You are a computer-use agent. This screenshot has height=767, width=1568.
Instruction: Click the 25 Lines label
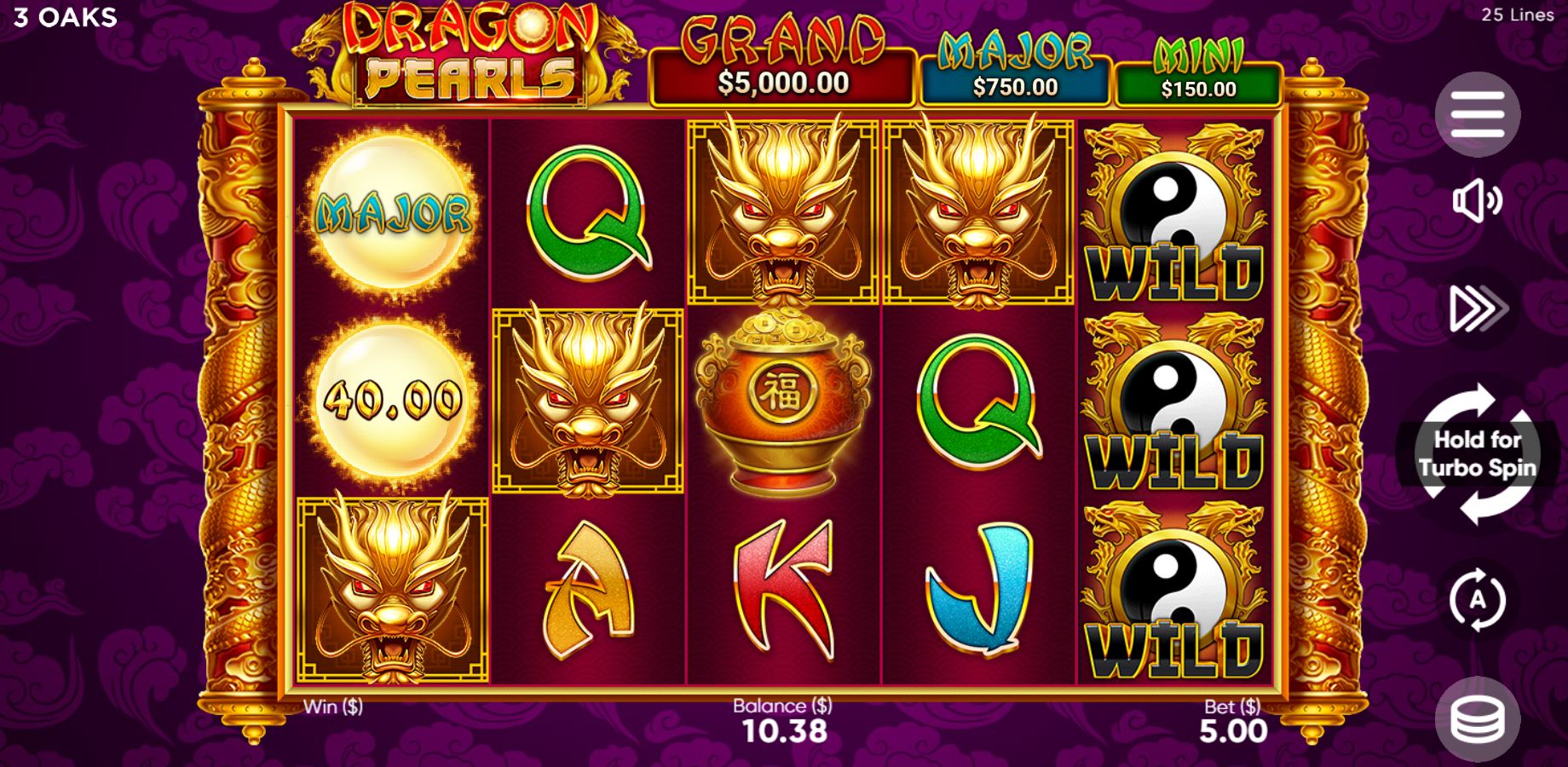tap(1517, 14)
